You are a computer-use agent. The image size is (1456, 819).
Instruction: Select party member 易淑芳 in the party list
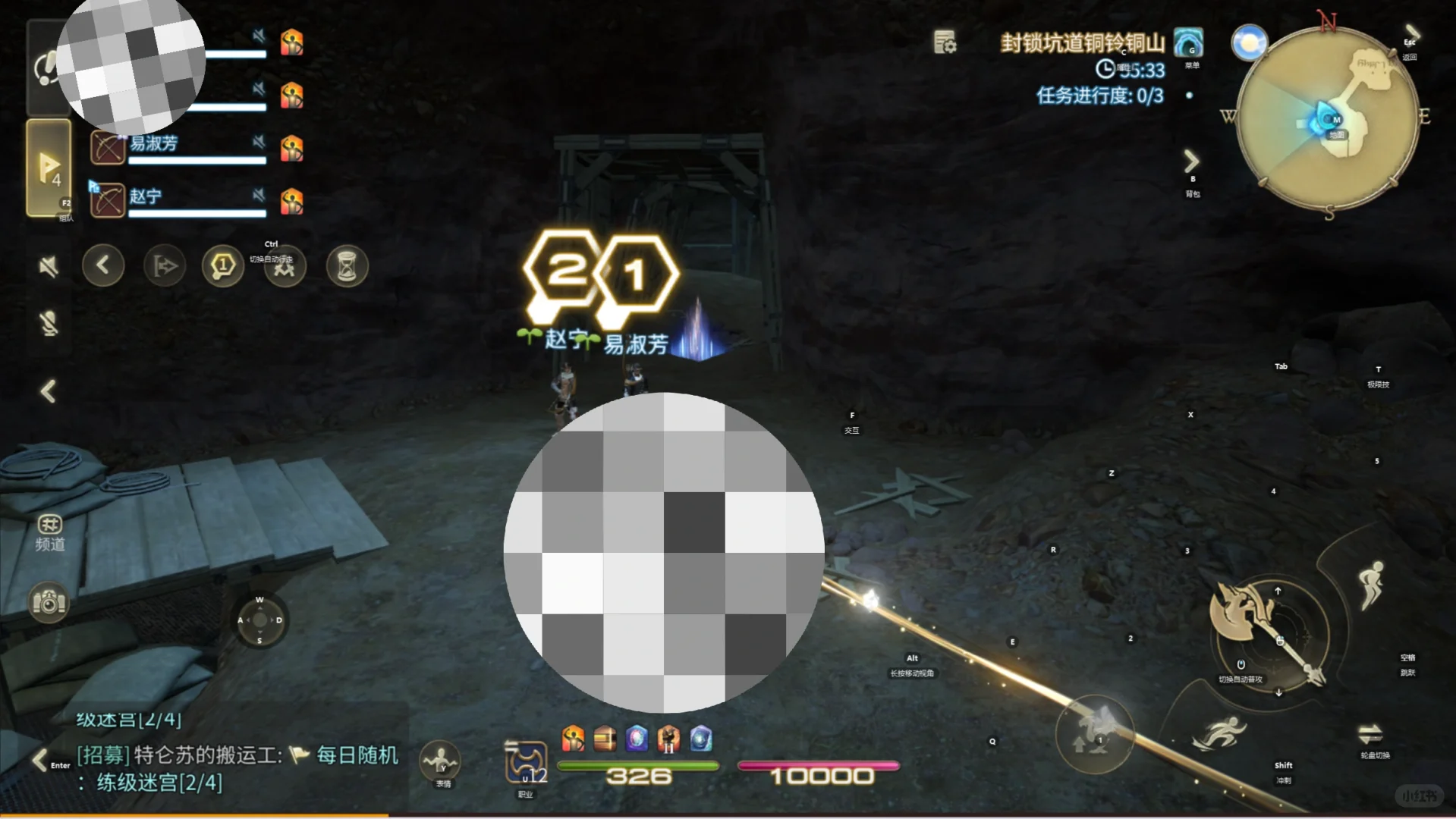(178, 148)
